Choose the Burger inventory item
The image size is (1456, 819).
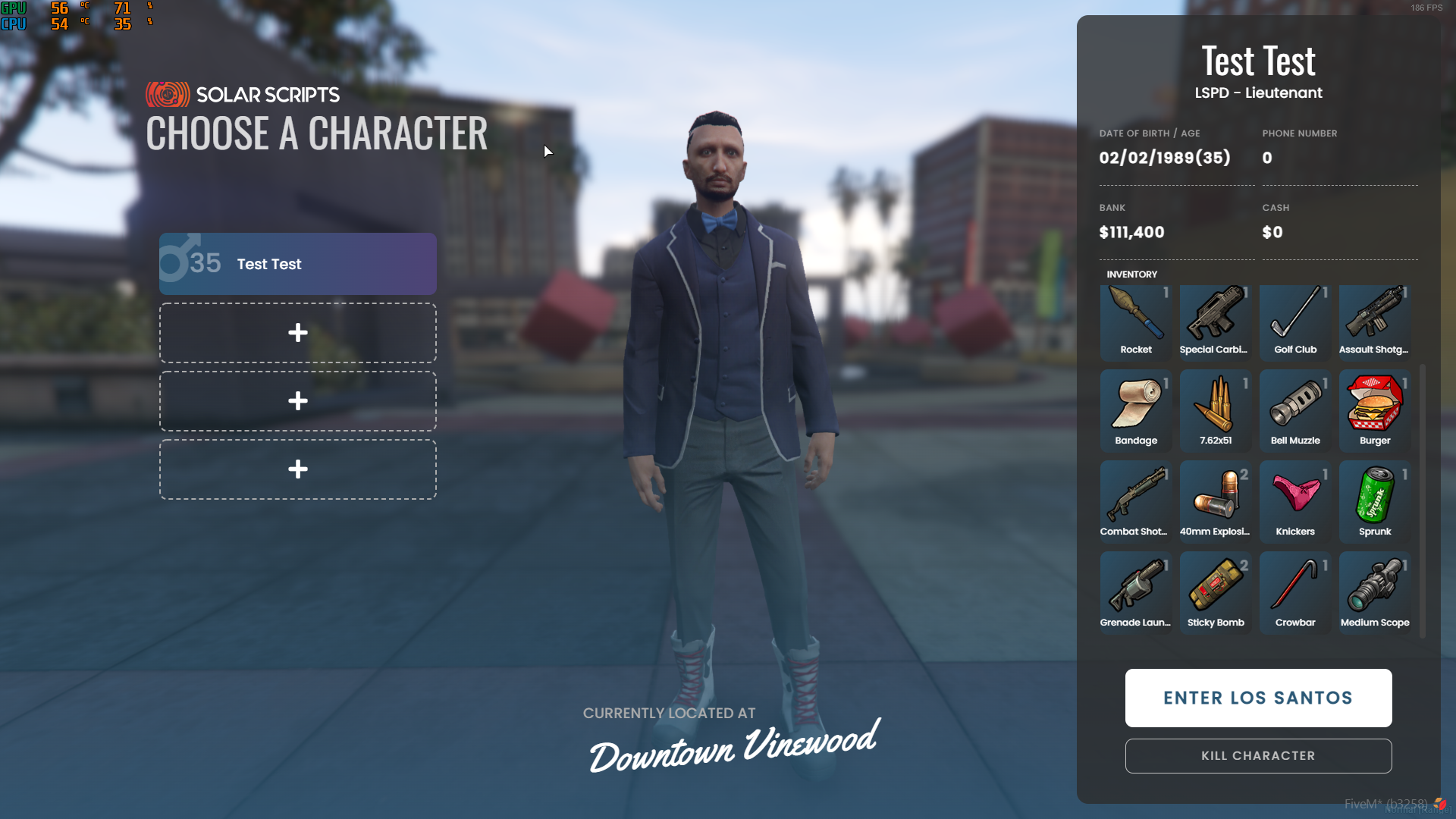tap(1375, 410)
